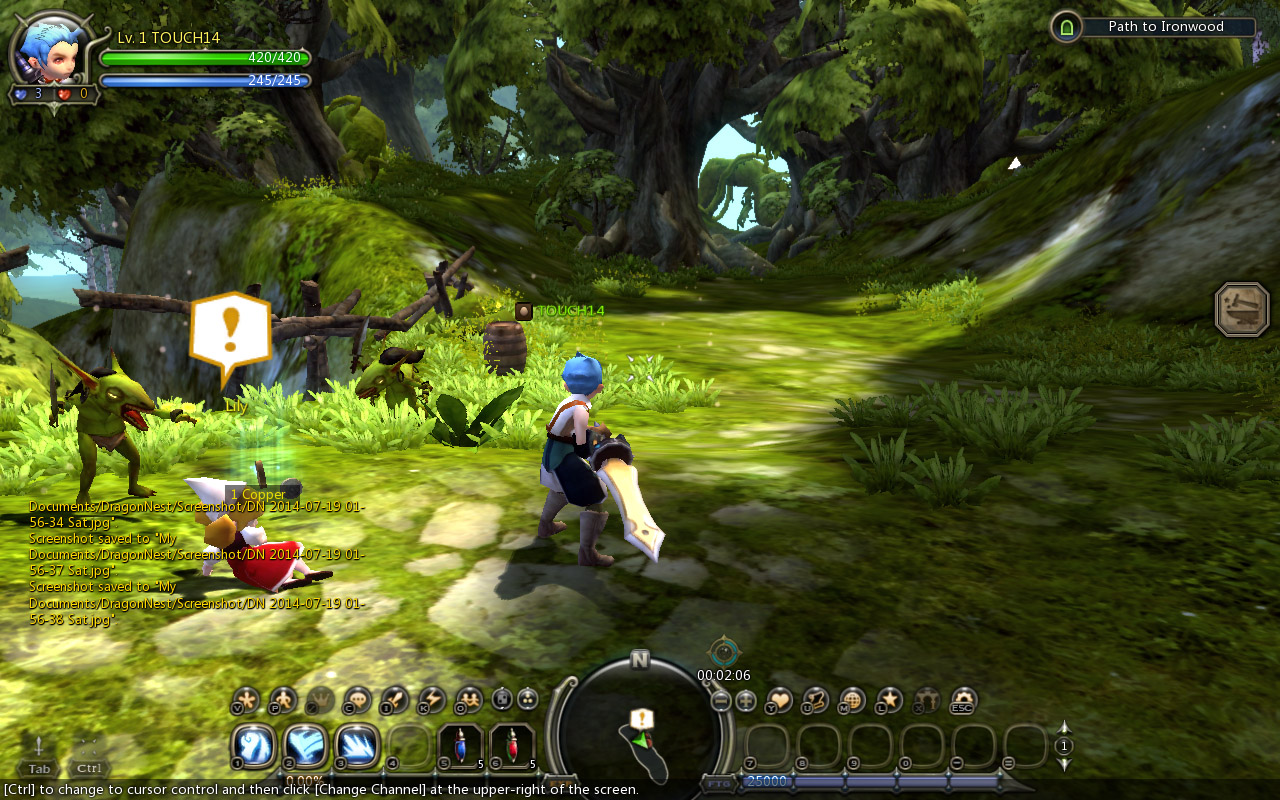The width and height of the screenshot is (1280, 800).
Task: Open the two-figure community icon
Action: coord(468,700)
